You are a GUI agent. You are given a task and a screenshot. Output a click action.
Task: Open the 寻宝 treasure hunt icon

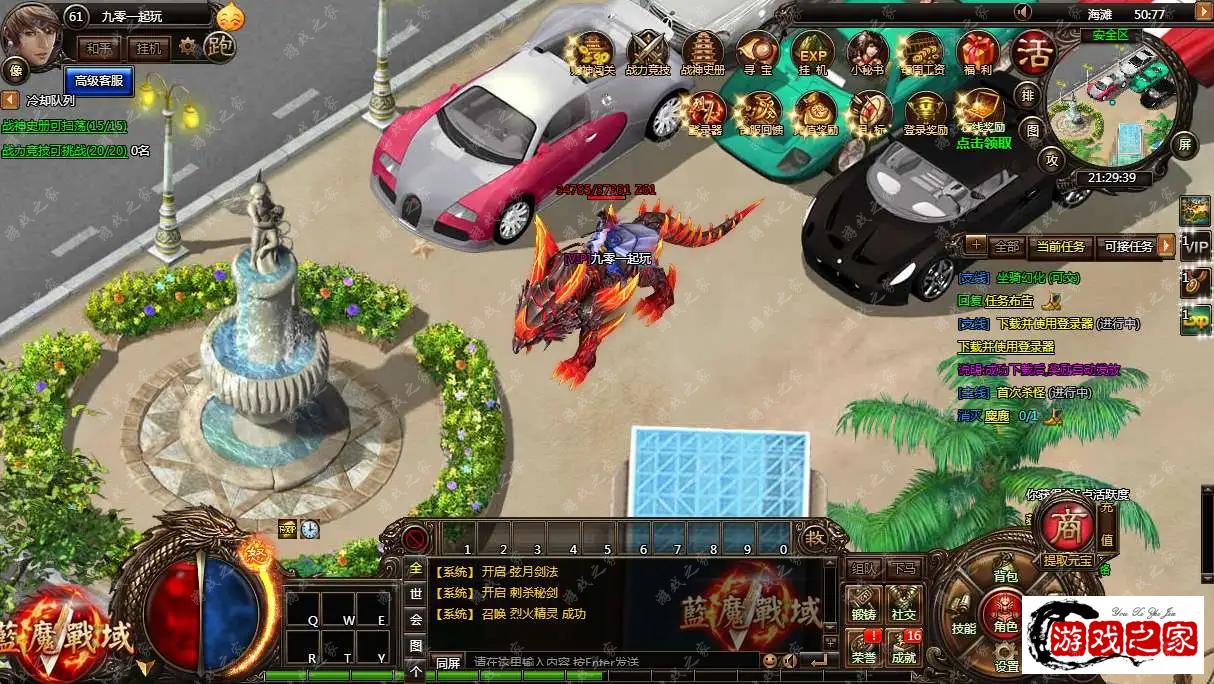757,52
